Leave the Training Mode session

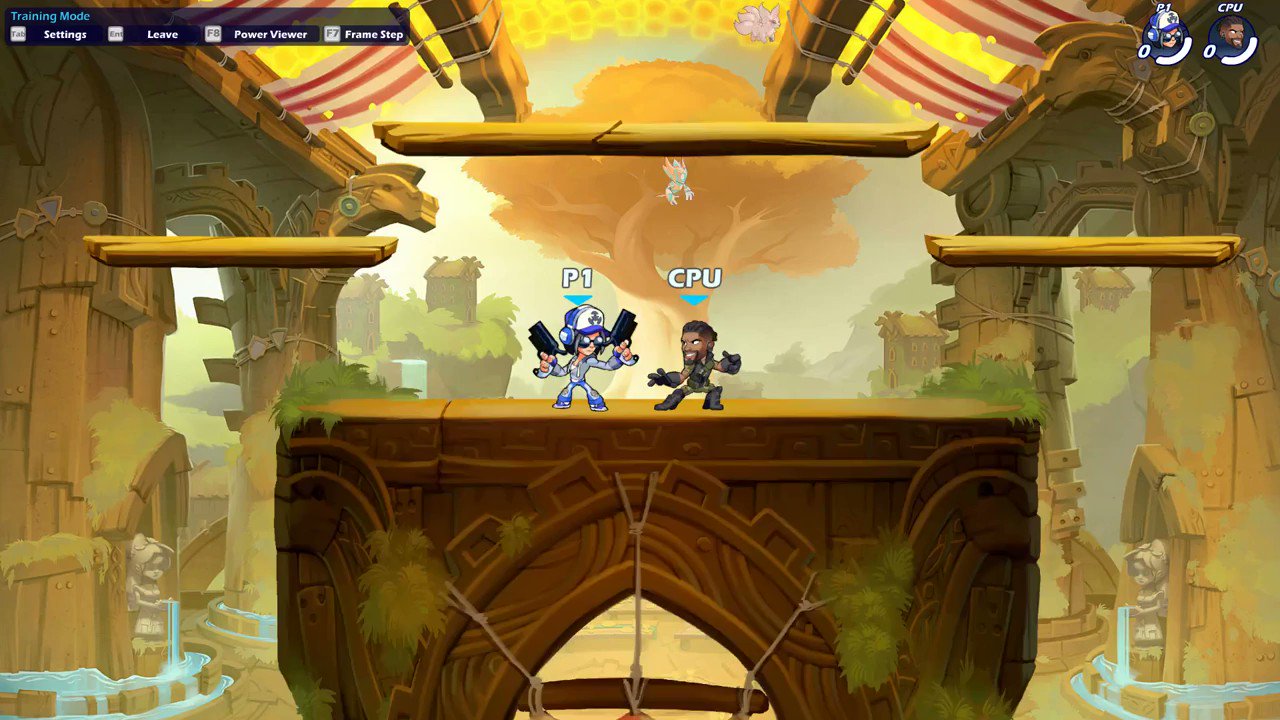(162, 33)
